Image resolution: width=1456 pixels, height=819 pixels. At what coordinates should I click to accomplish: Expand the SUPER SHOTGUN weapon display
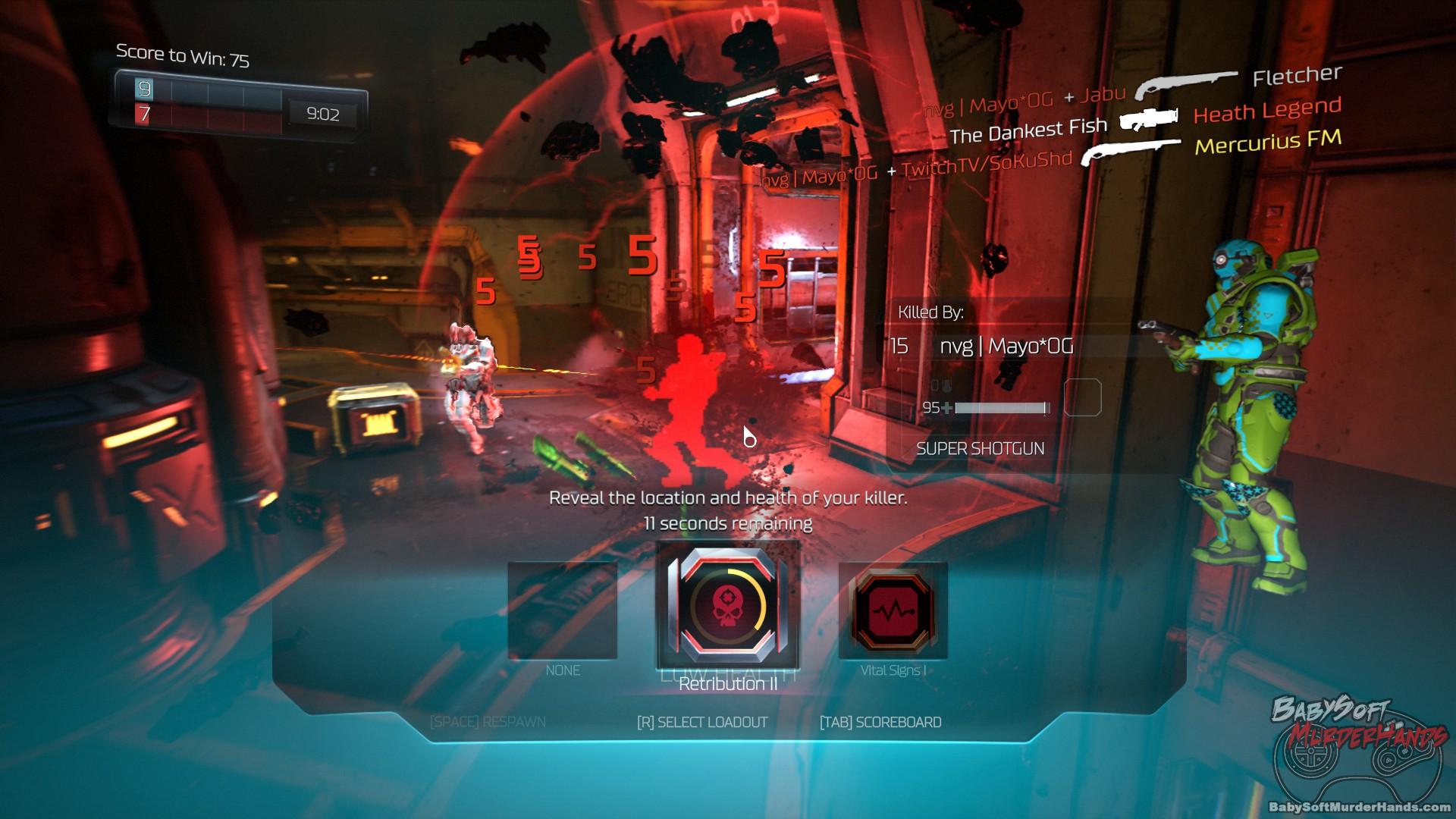(980, 448)
